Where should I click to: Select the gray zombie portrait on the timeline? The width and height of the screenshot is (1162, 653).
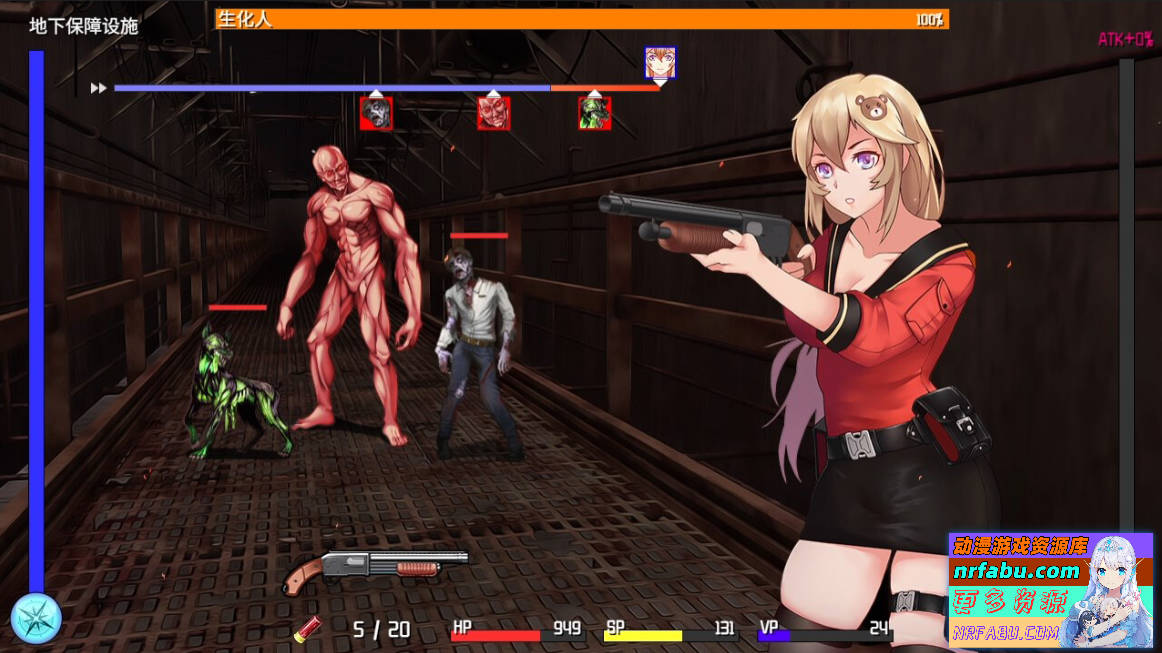[x=376, y=113]
